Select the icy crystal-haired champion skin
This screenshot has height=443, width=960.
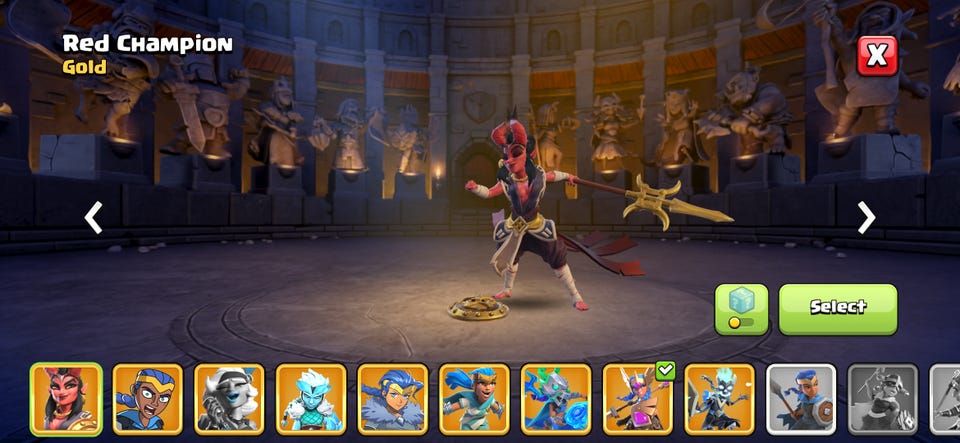(x=311, y=399)
